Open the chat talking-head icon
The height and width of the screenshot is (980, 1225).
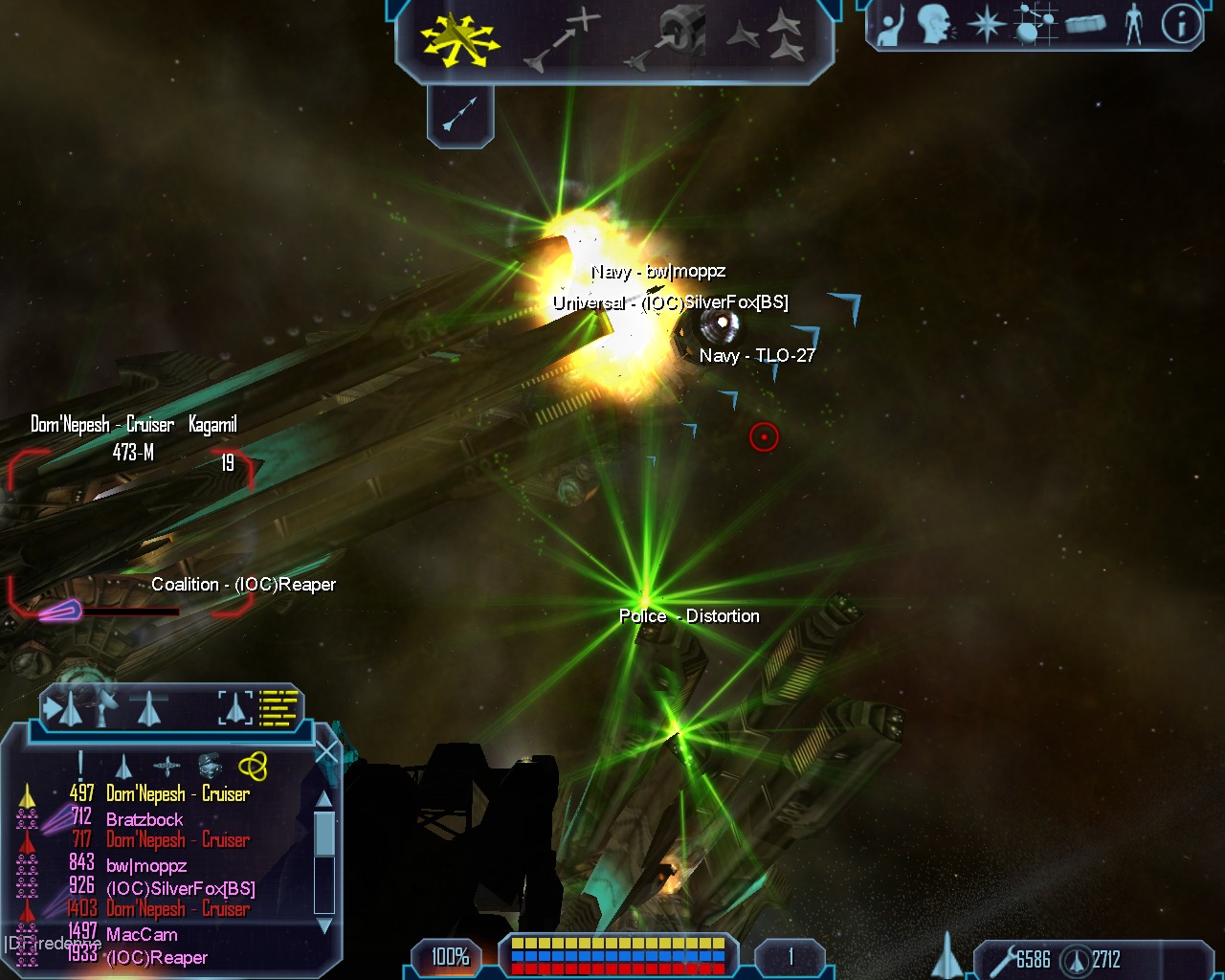(936, 24)
